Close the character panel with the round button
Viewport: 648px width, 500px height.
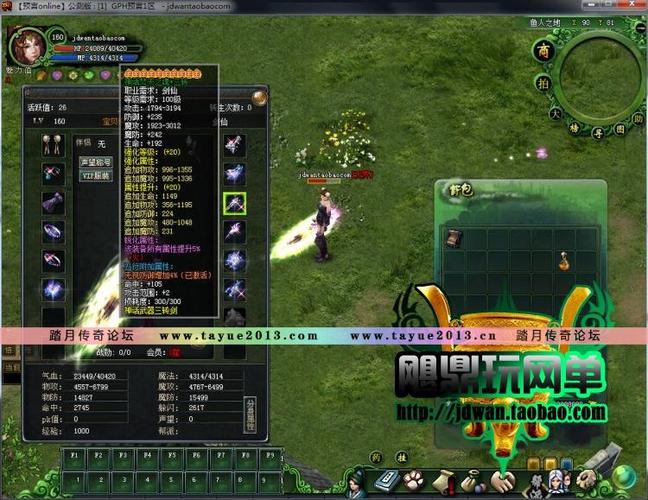pyautogui.click(x=259, y=98)
